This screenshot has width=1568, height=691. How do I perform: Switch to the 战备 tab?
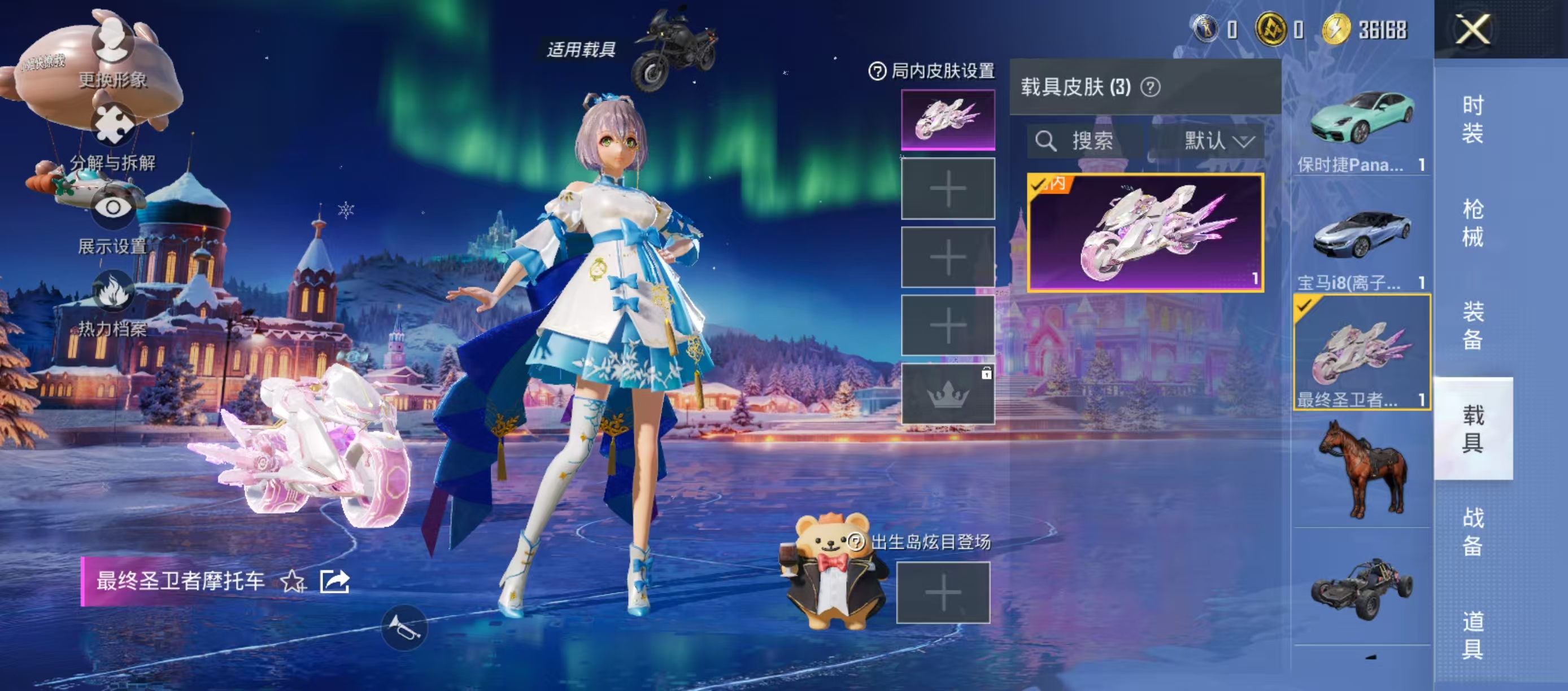(x=1473, y=531)
